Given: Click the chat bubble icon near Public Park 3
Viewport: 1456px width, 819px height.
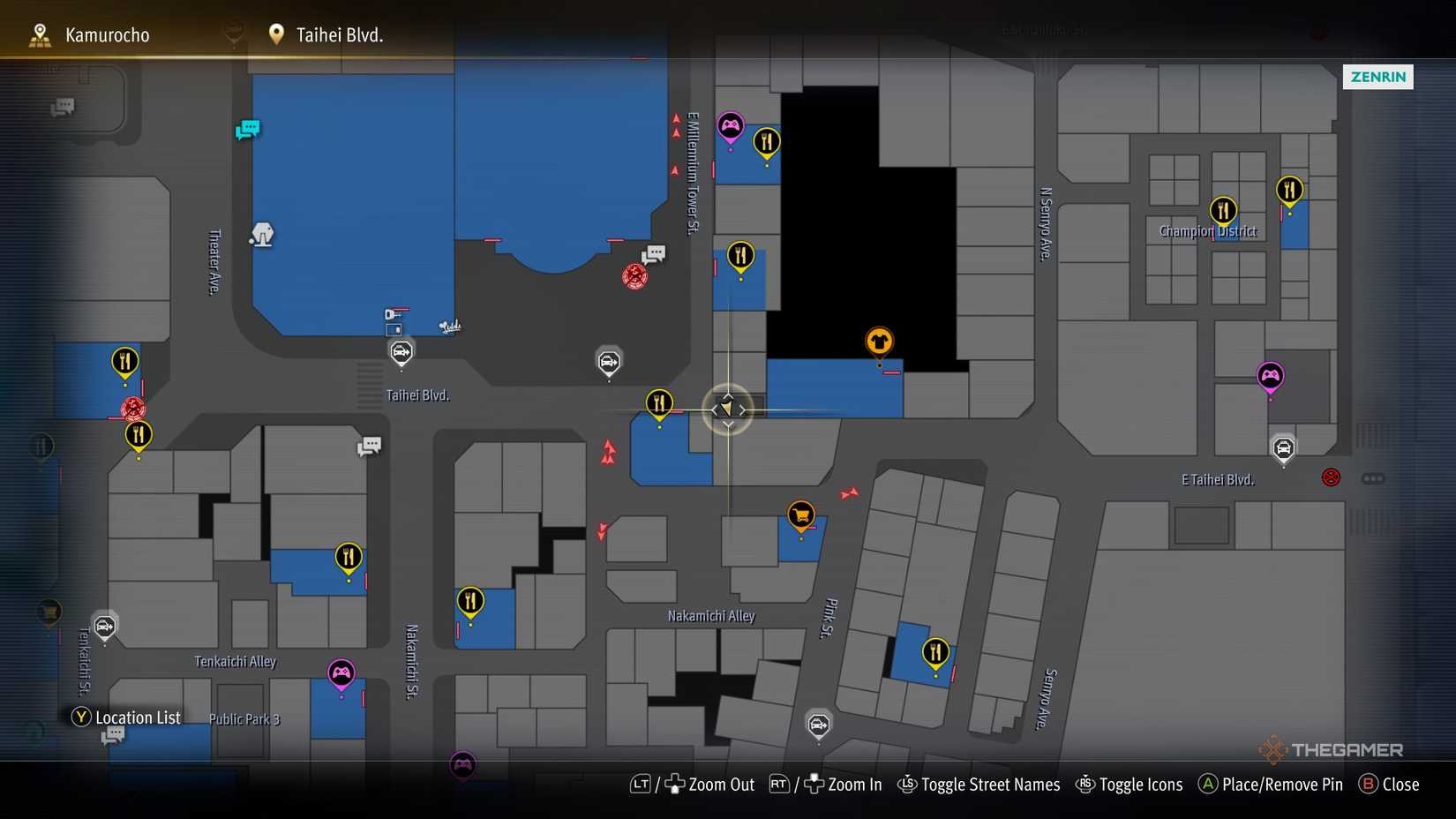Looking at the screenshot, I should coord(115,734).
